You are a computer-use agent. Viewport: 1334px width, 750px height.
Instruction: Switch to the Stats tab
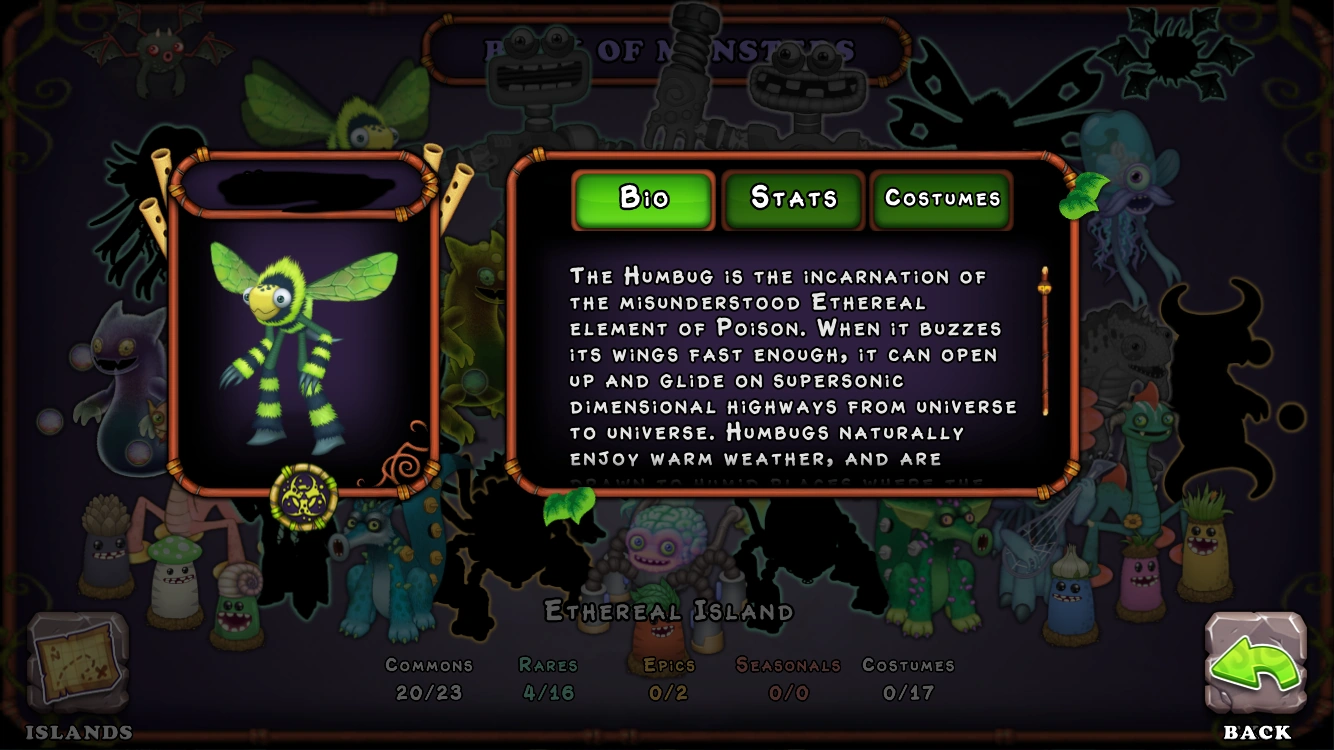click(x=793, y=198)
